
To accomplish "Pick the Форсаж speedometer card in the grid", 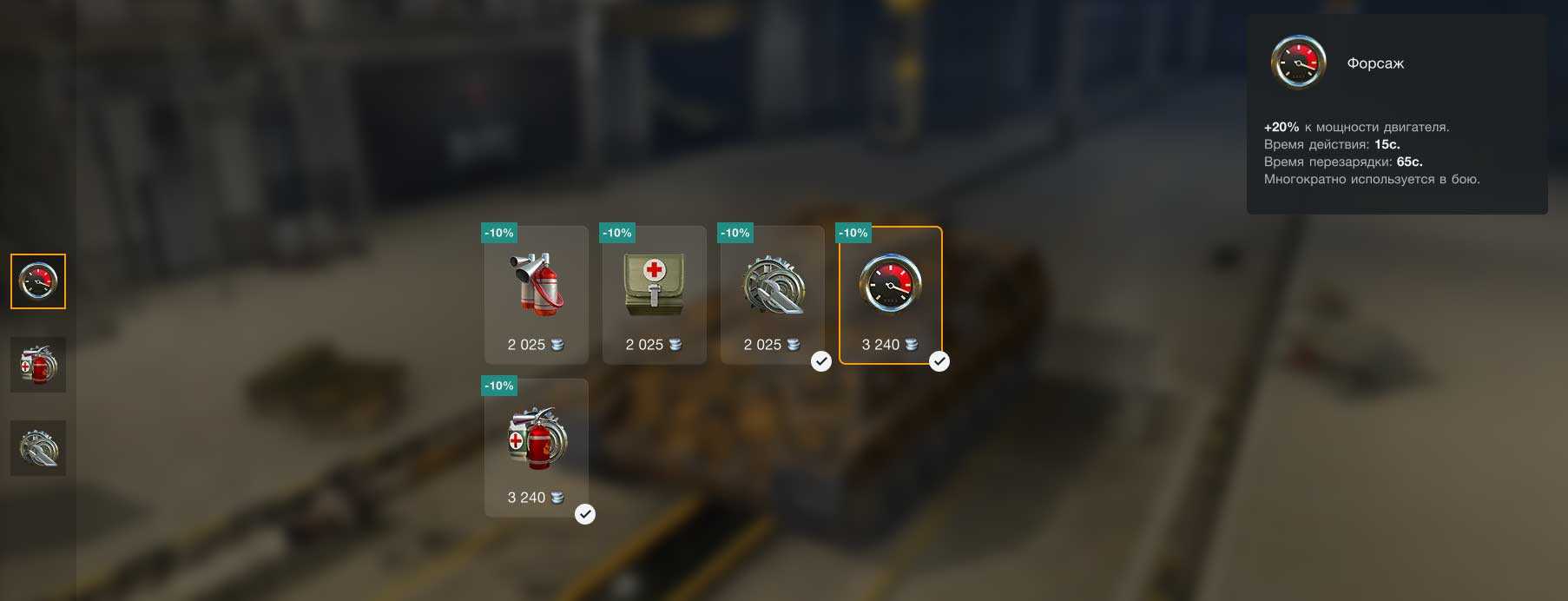I will click(890, 294).
